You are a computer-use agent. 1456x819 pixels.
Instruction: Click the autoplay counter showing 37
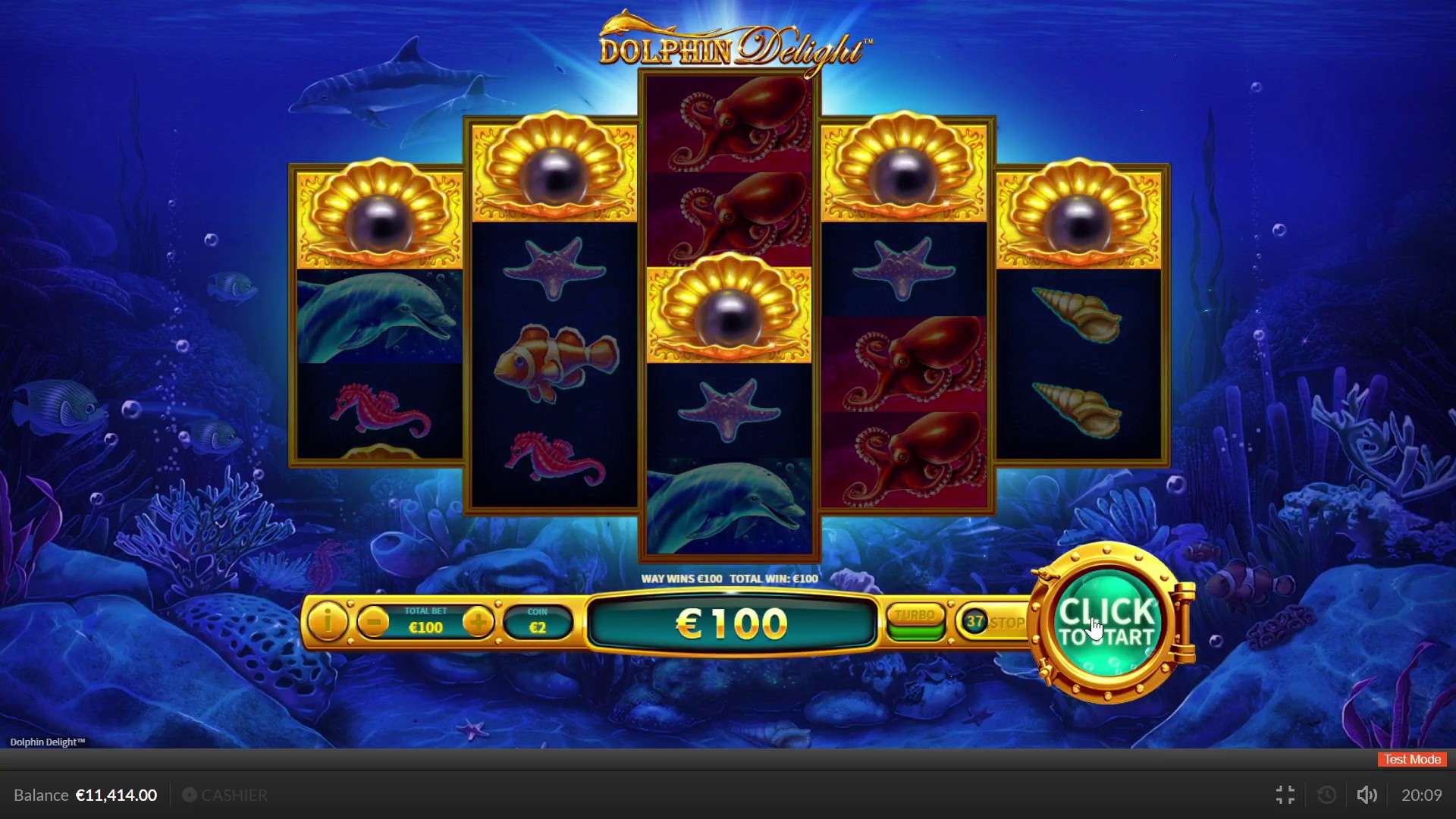[974, 622]
